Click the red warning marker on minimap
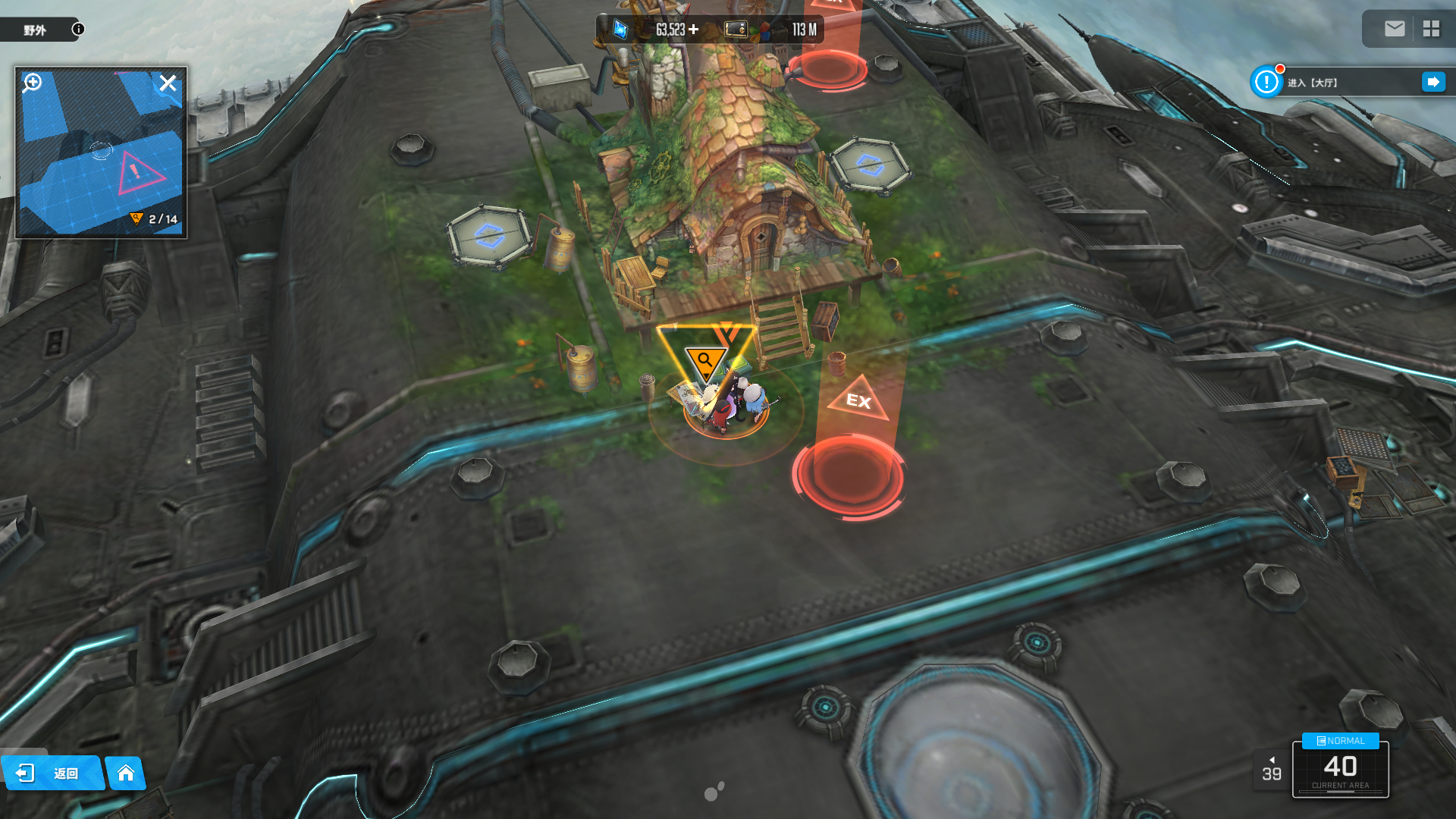The width and height of the screenshot is (1456, 819). [x=136, y=173]
